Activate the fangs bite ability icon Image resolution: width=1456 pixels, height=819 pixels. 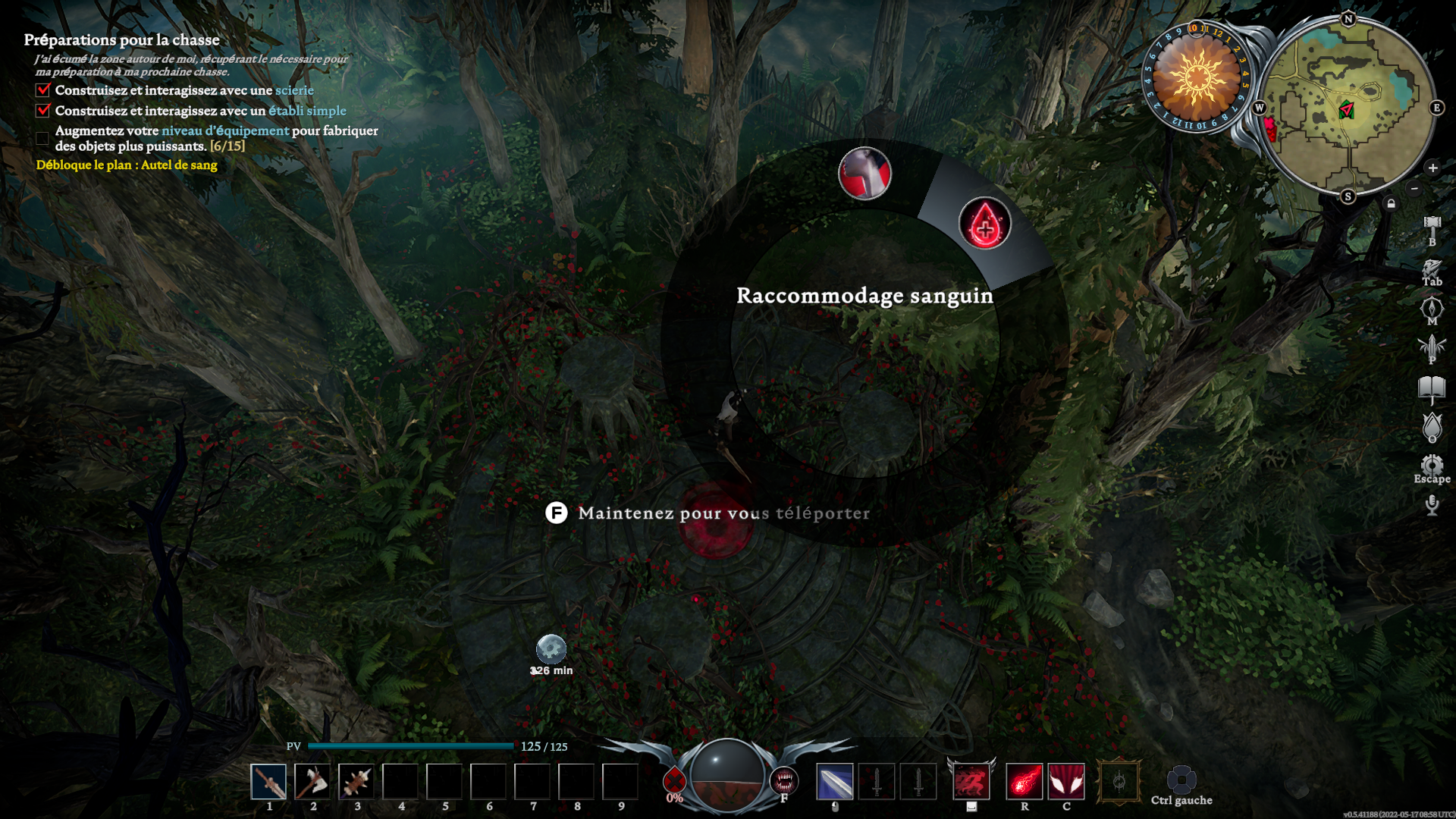(x=783, y=780)
